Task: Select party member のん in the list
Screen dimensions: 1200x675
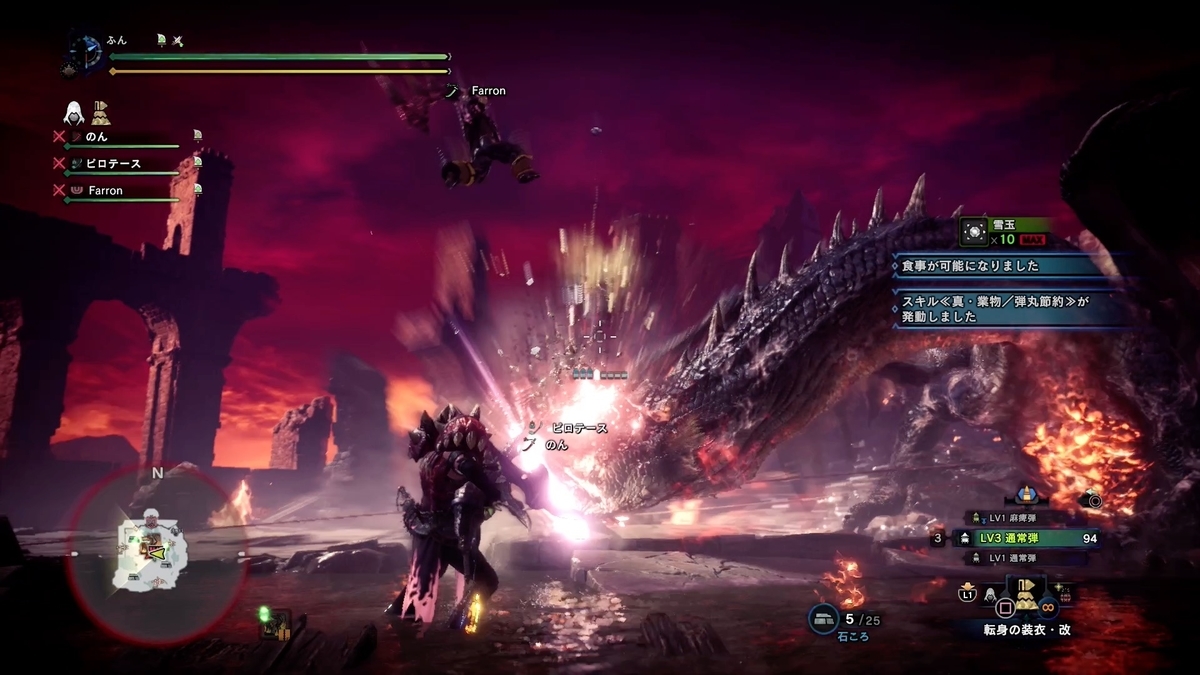Action: [97, 136]
